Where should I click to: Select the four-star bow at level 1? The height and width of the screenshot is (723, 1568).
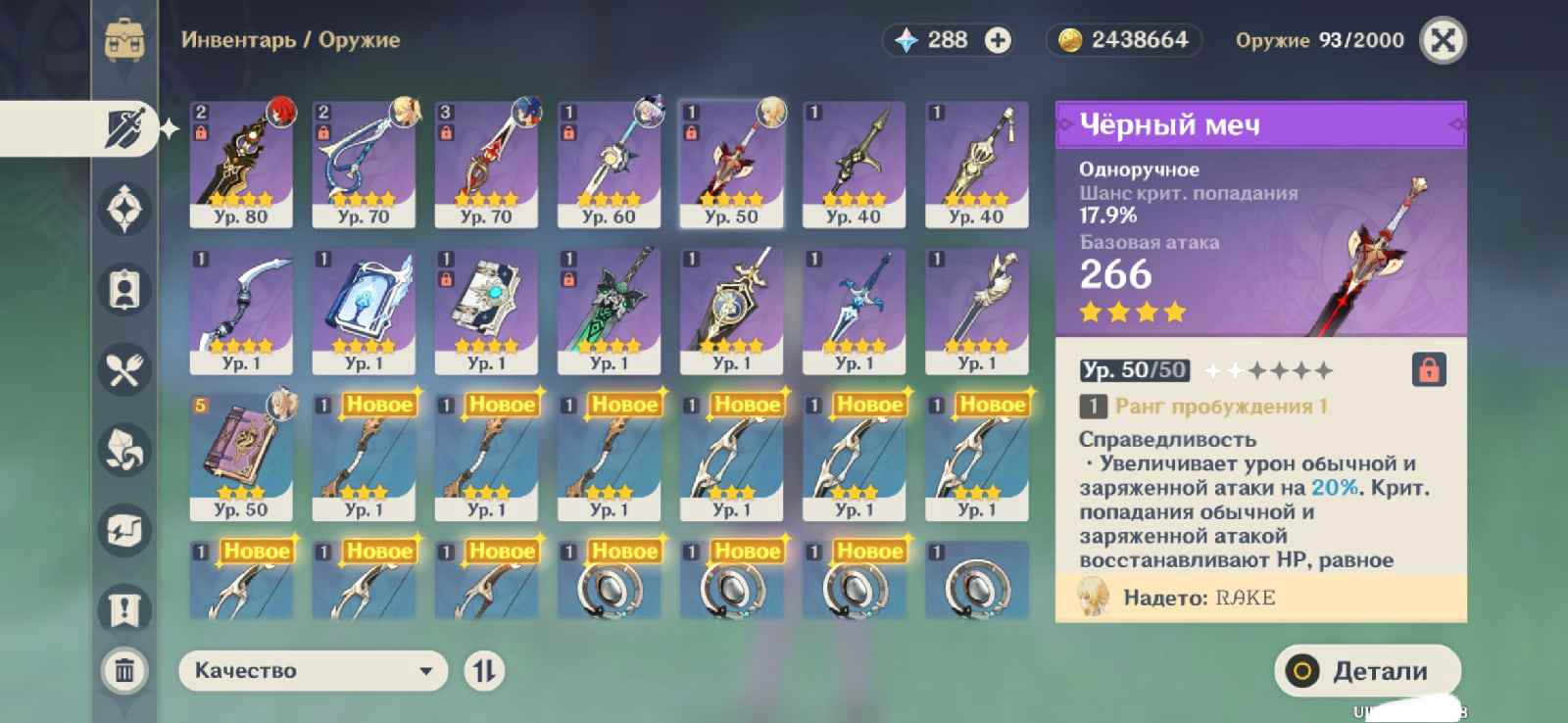[241, 311]
